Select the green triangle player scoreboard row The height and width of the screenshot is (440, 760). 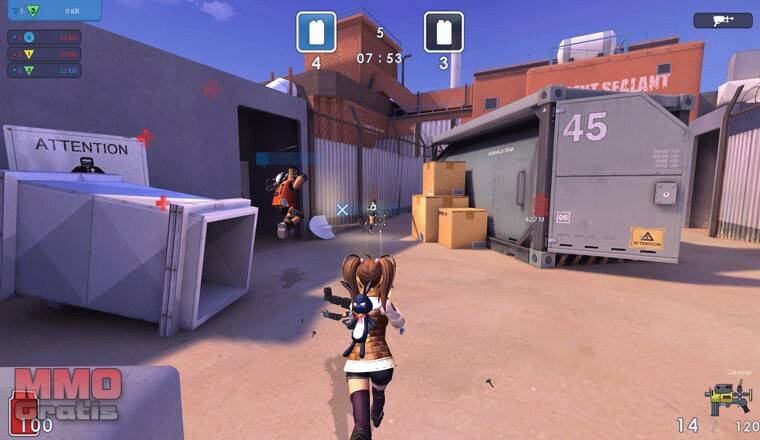point(44,70)
